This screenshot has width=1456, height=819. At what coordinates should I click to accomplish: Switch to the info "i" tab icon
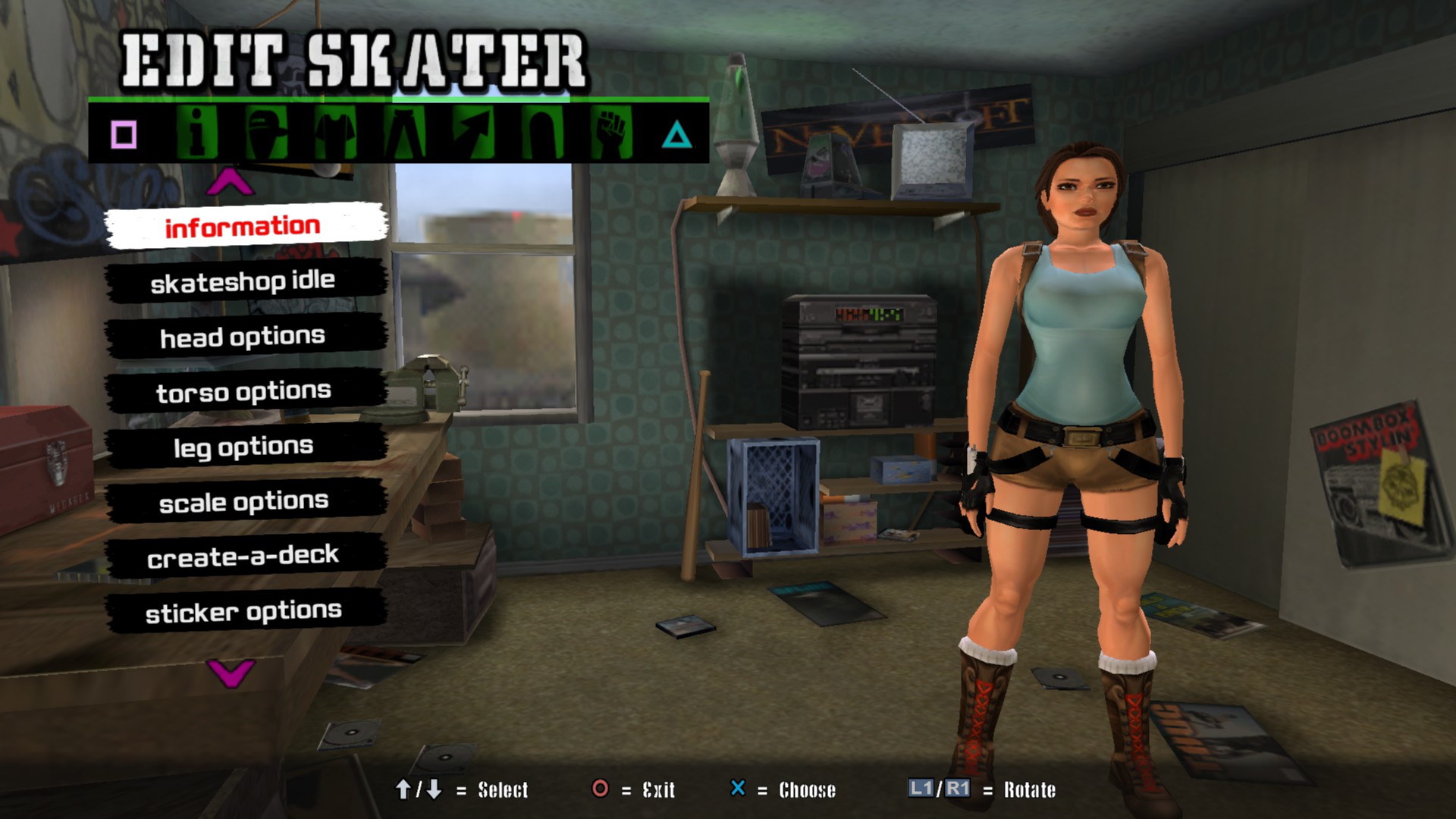197,133
